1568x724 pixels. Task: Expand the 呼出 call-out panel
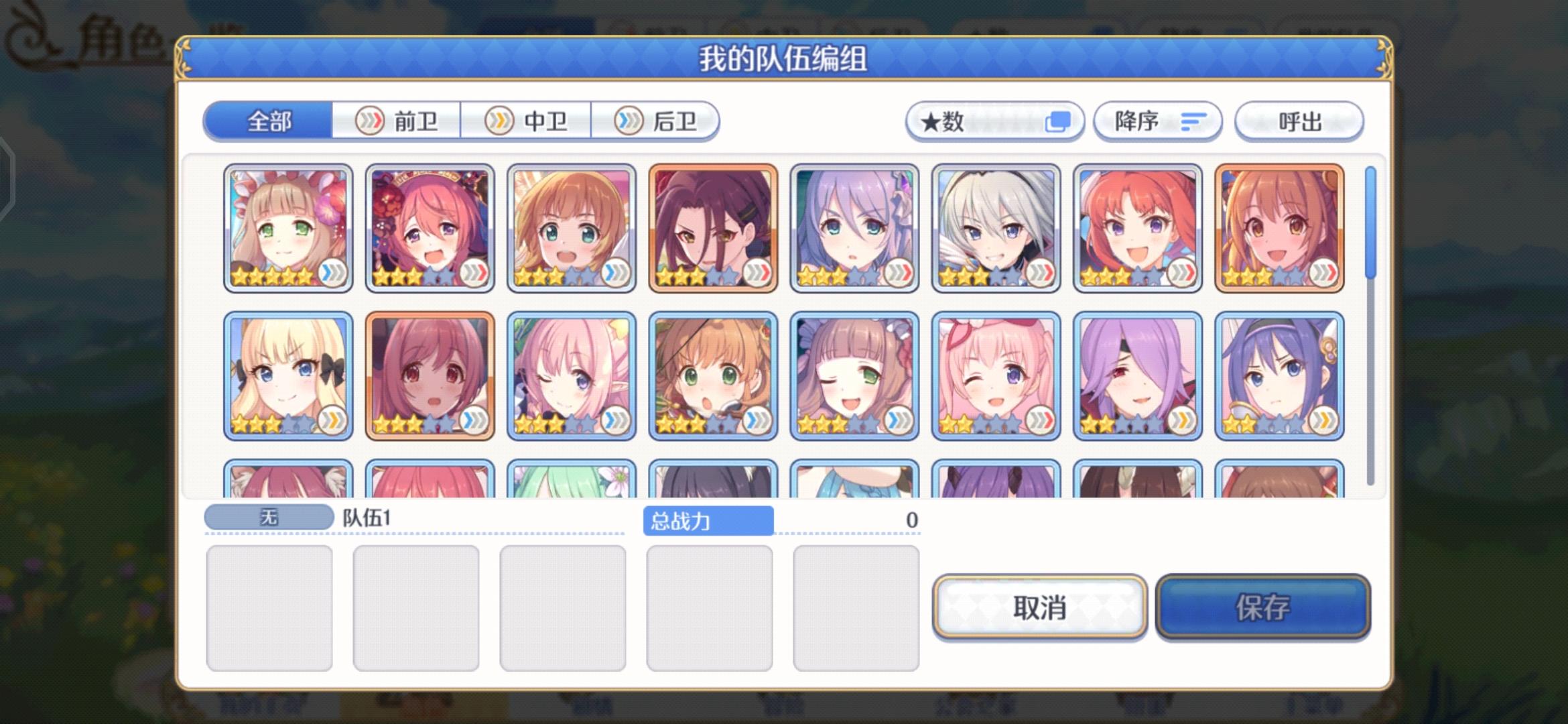(1298, 121)
